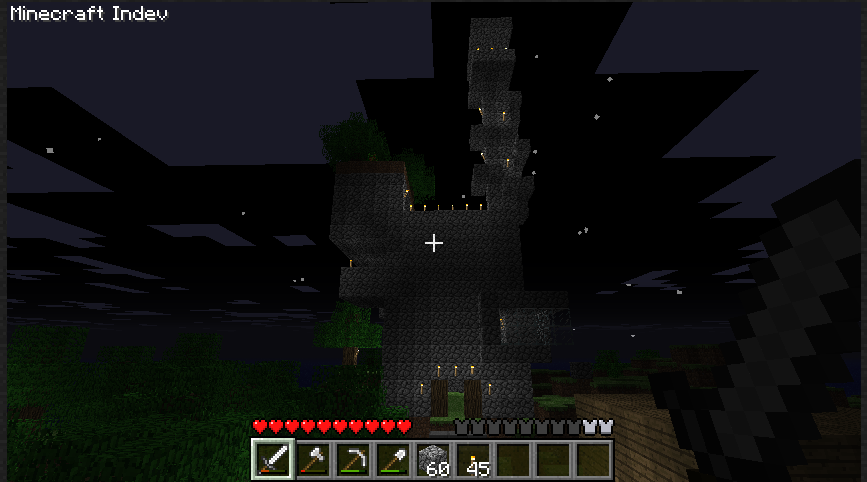Select the torch stack of 45
This screenshot has width=867, height=482.
(474, 460)
